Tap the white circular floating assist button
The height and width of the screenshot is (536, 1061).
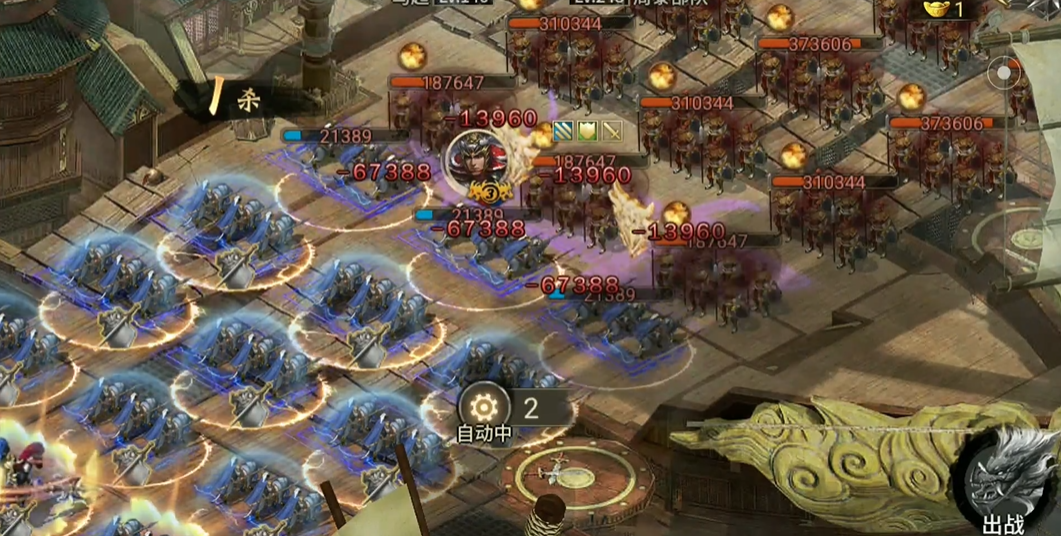pos(1003,73)
